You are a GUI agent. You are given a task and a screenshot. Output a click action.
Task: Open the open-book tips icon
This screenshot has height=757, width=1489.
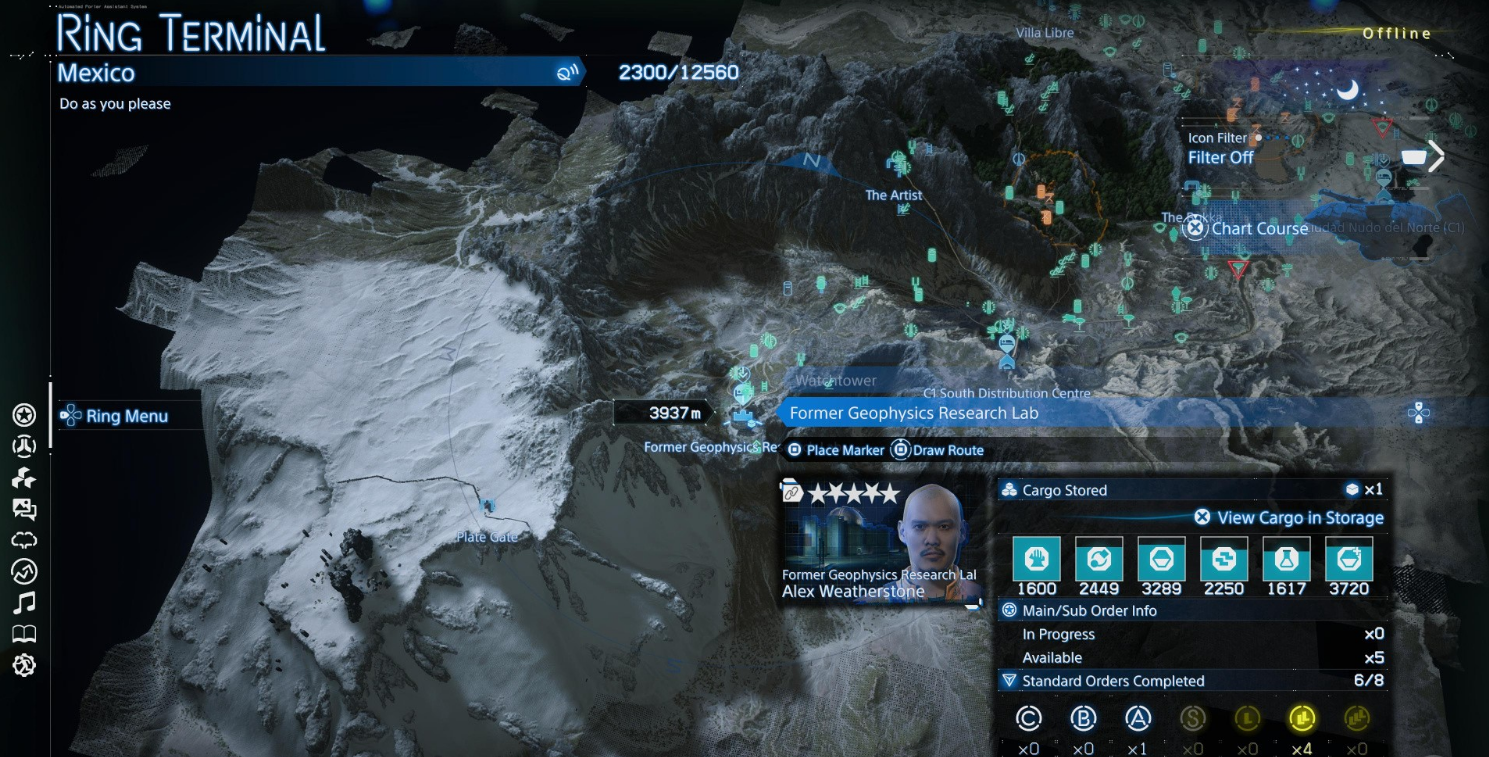point(24,634)
